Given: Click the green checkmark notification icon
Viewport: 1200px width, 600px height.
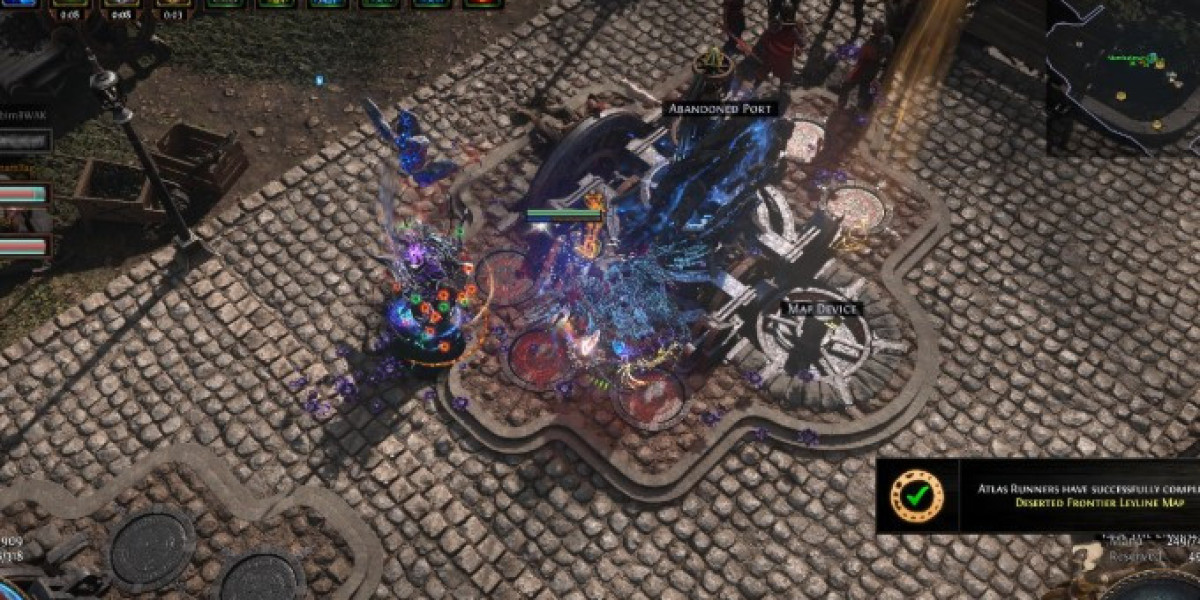Looking at the screenshot, I should pyautogui.click(x=917, y=496).
